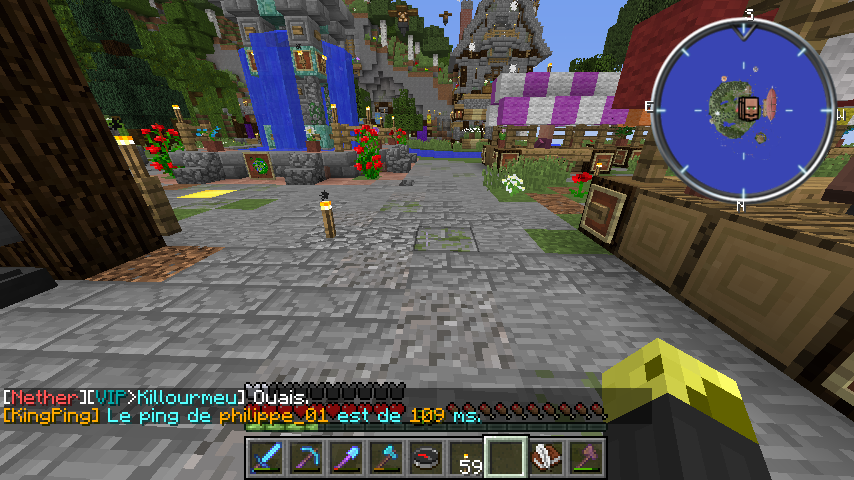Viewport: 854px width, 480px height.
Task: Select the diamond sword hotbar slot
Action: click(265, 458)
